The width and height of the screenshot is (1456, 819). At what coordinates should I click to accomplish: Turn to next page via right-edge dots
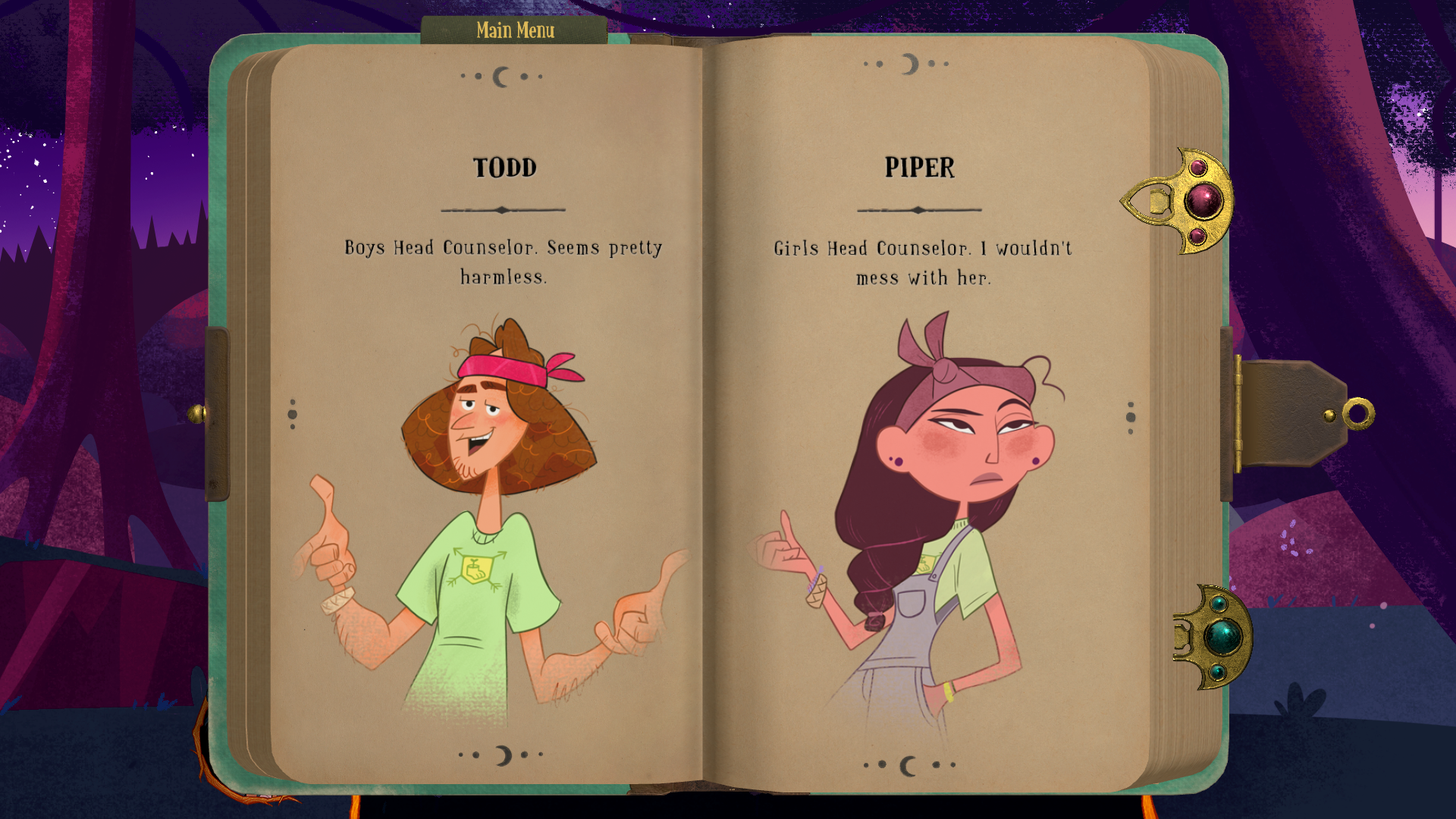1131,417
